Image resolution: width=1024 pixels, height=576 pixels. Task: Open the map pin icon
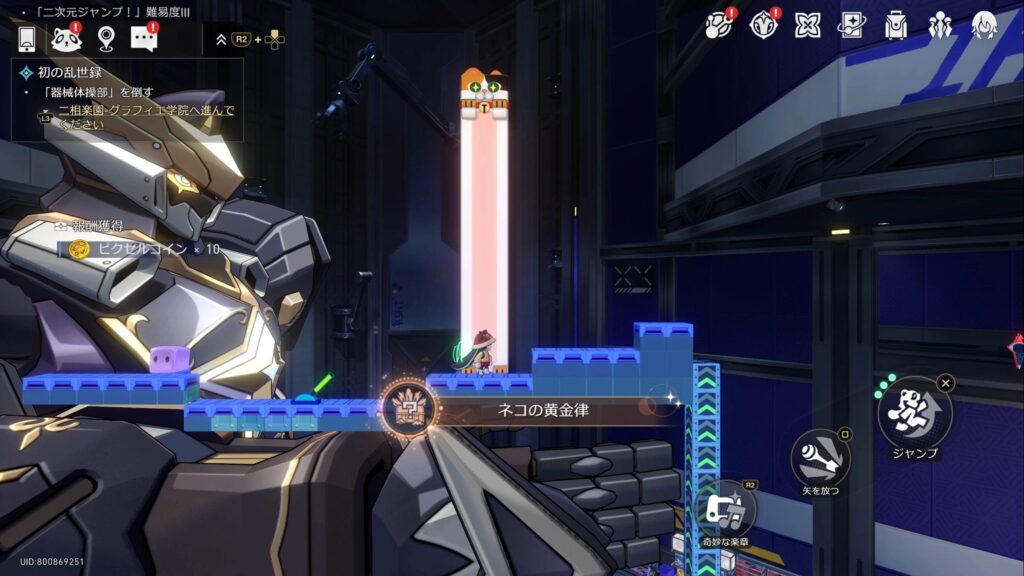[105, 39]
